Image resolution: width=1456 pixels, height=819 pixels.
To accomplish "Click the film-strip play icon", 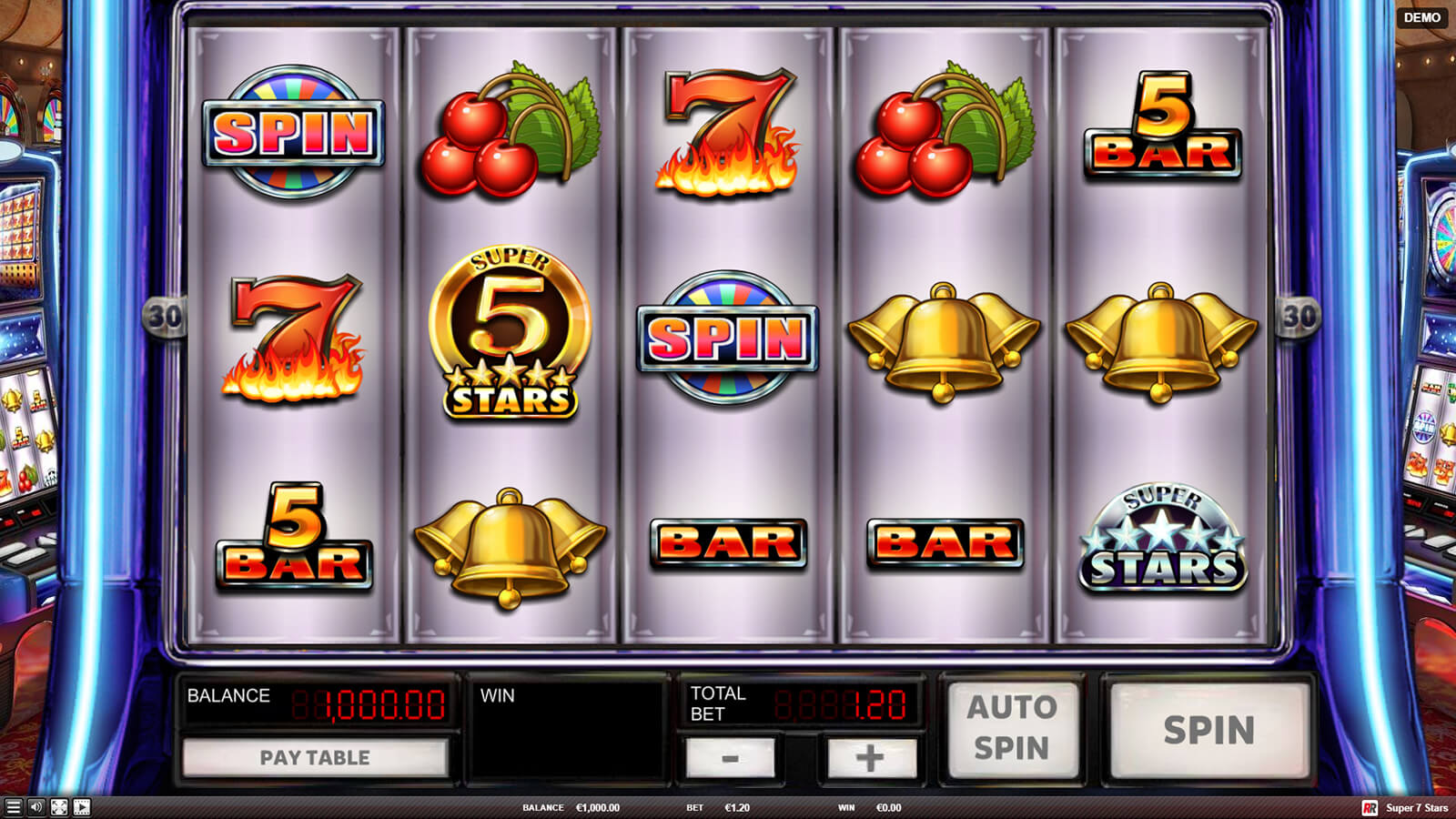I will (82, 807).
